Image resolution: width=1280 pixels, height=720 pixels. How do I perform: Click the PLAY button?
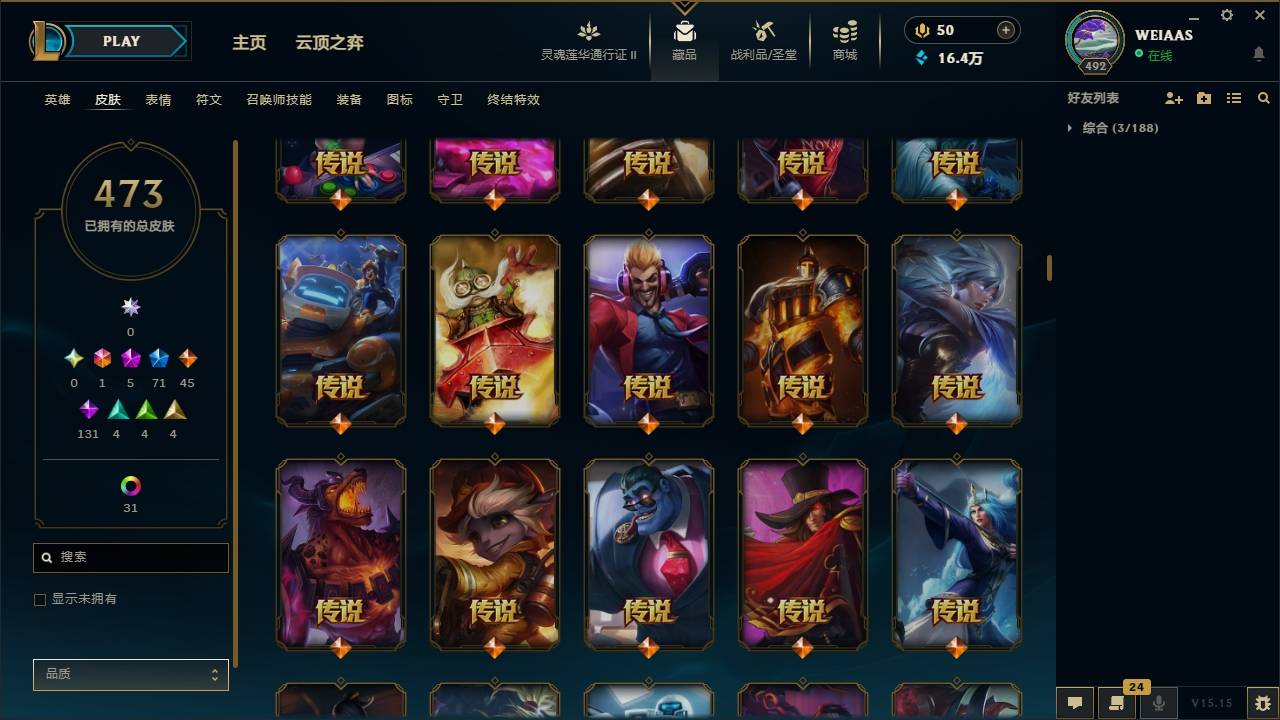pos(120,41)
